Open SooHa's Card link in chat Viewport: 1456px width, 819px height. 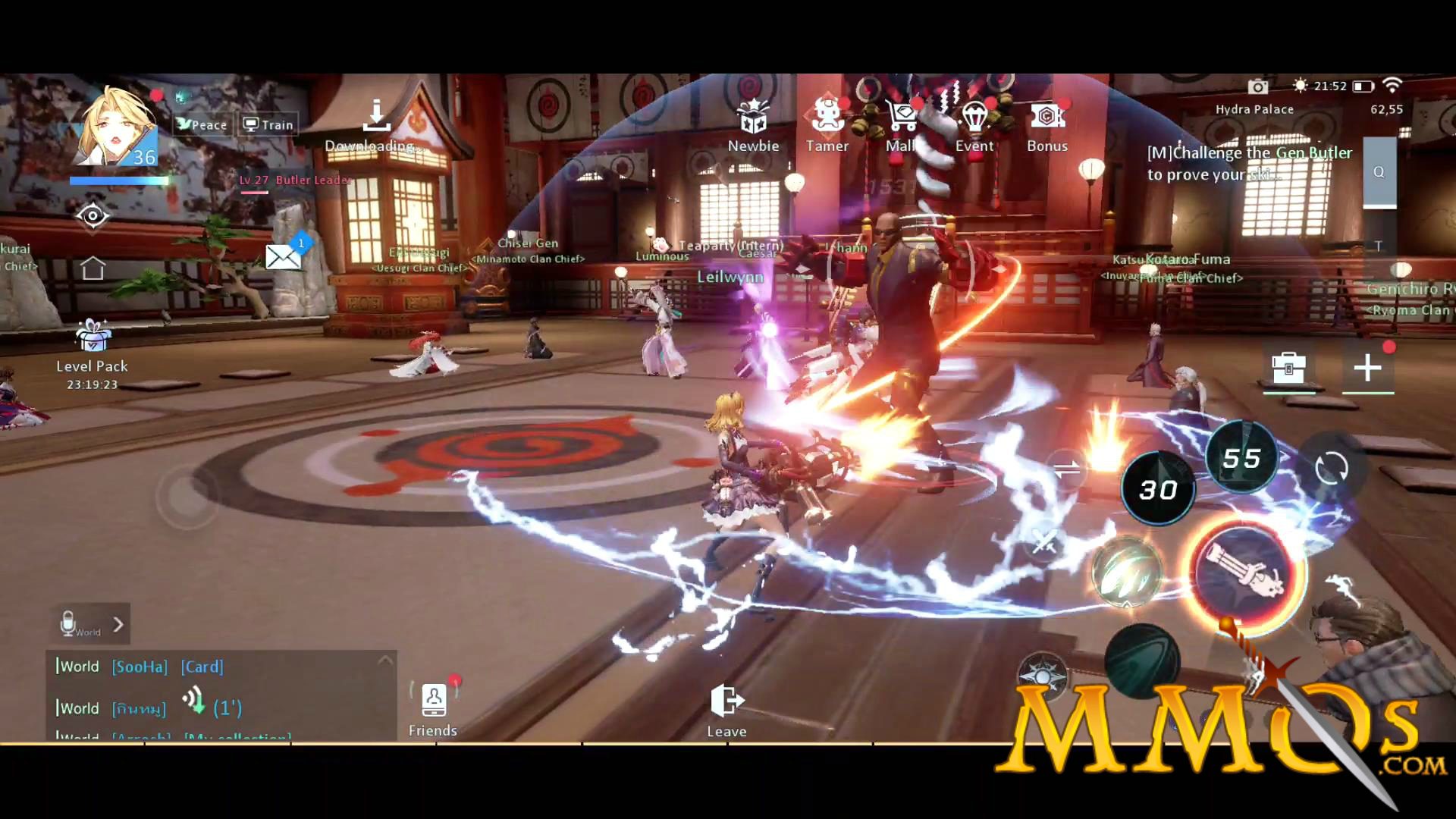coord(202,667)
